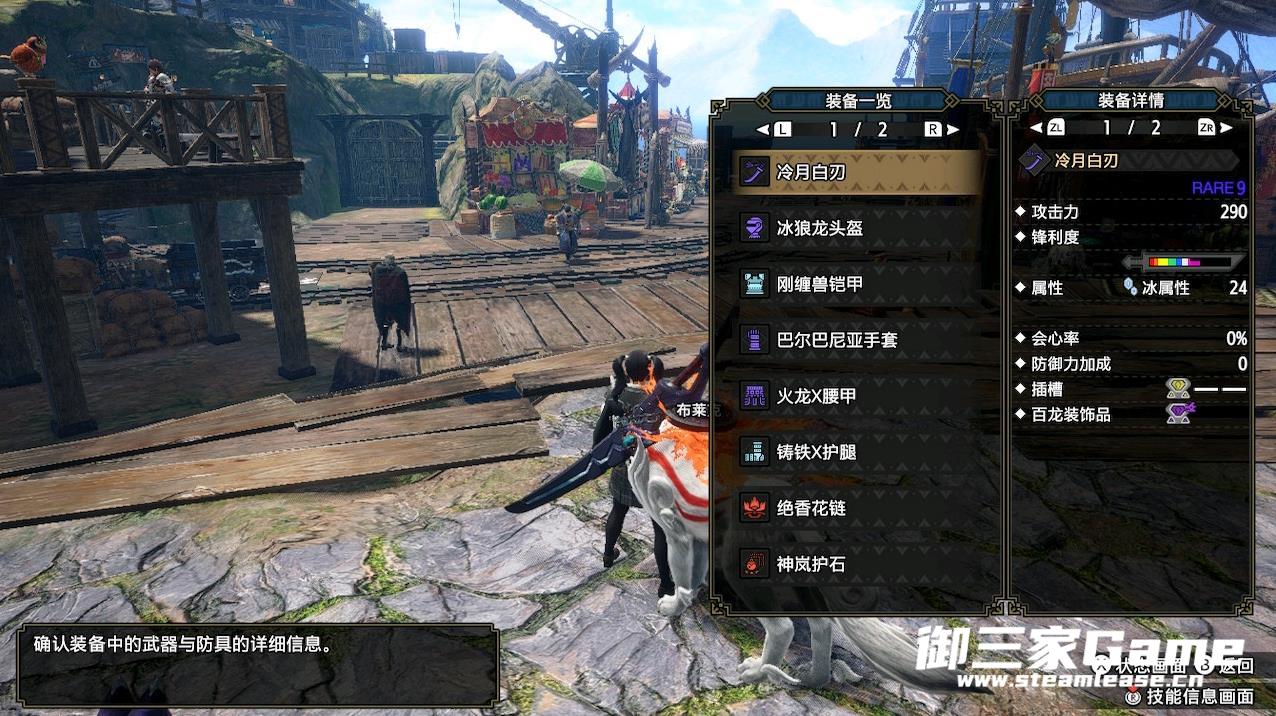Advance 装备详情 panel to the next page

click(1227, 128)
